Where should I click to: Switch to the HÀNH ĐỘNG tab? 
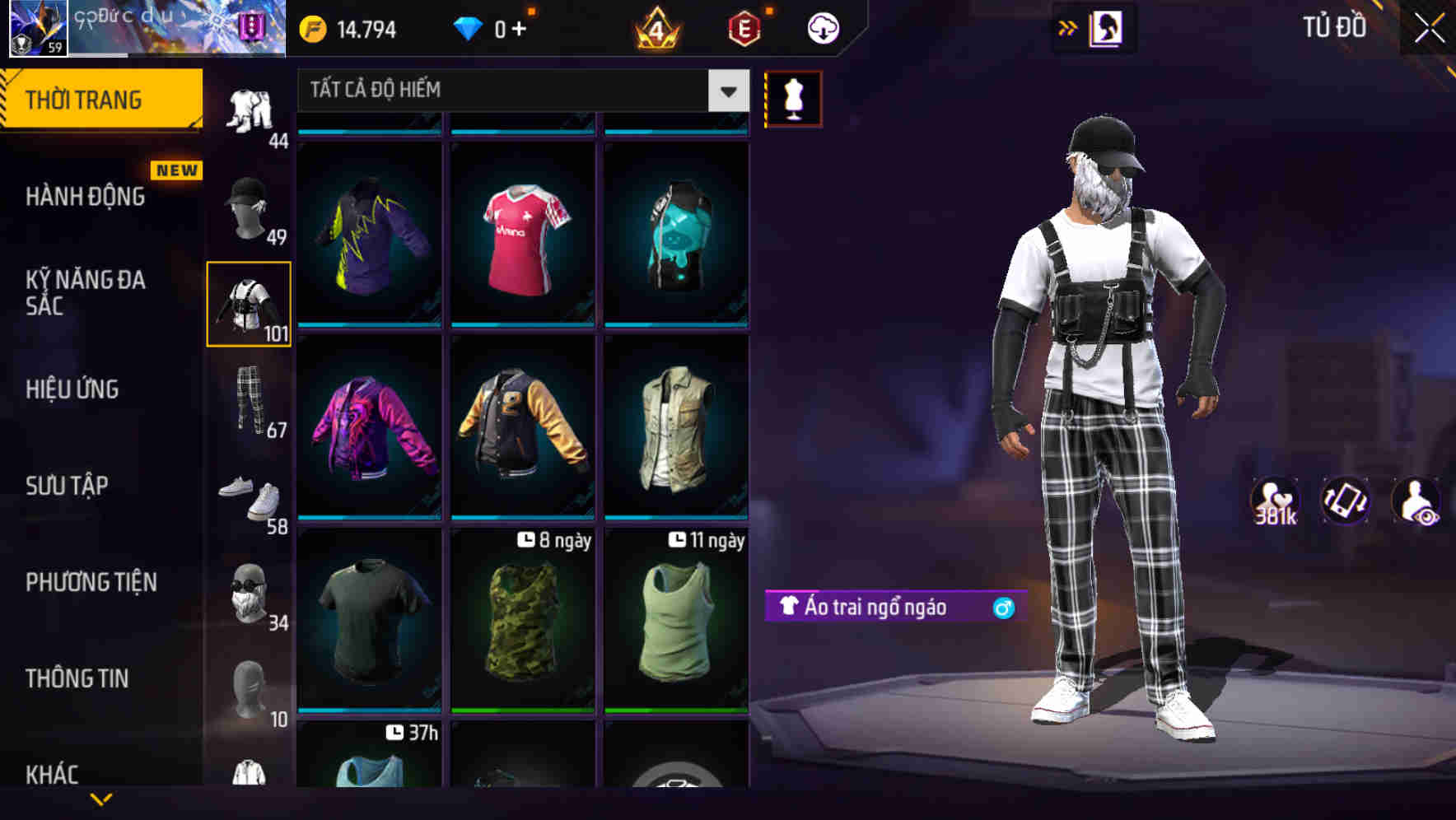pyautogui.click(x=86, y=196)
